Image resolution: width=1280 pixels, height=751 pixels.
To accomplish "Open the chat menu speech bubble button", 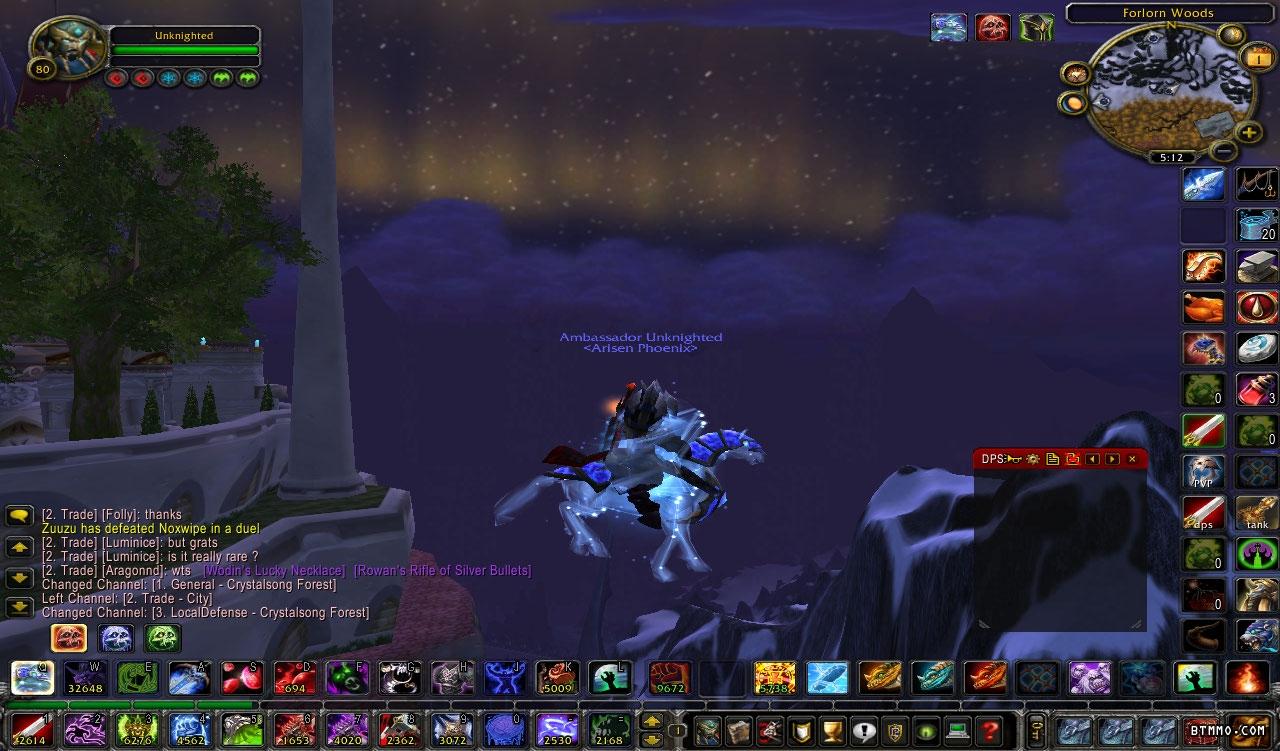I will 20,516.
